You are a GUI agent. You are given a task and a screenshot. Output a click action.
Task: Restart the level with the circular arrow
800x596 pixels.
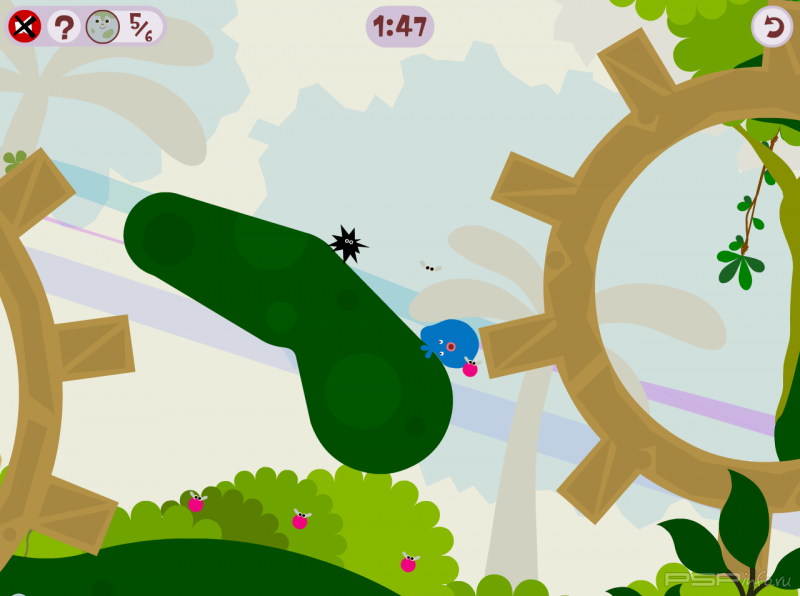771,26
